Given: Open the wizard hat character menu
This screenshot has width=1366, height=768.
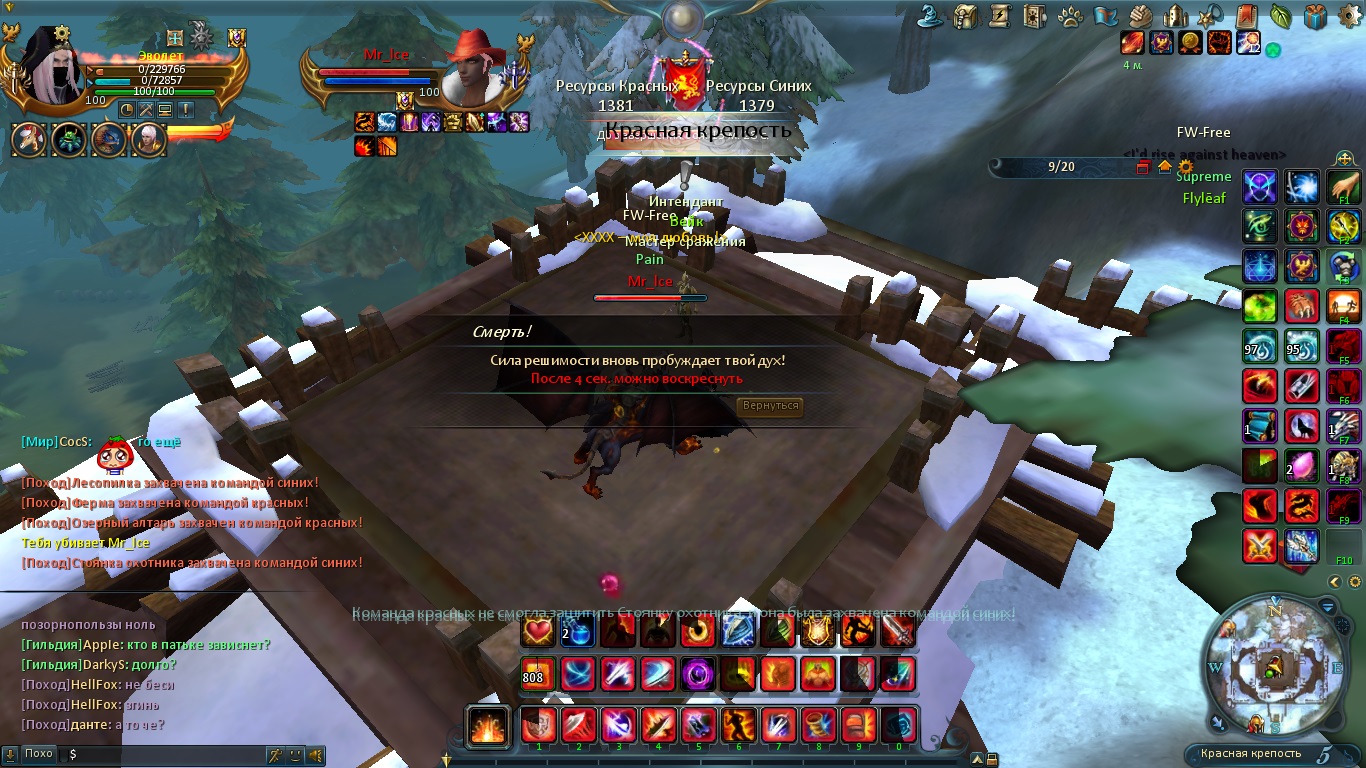Looking at the screenshot, I should click(932, 16).
